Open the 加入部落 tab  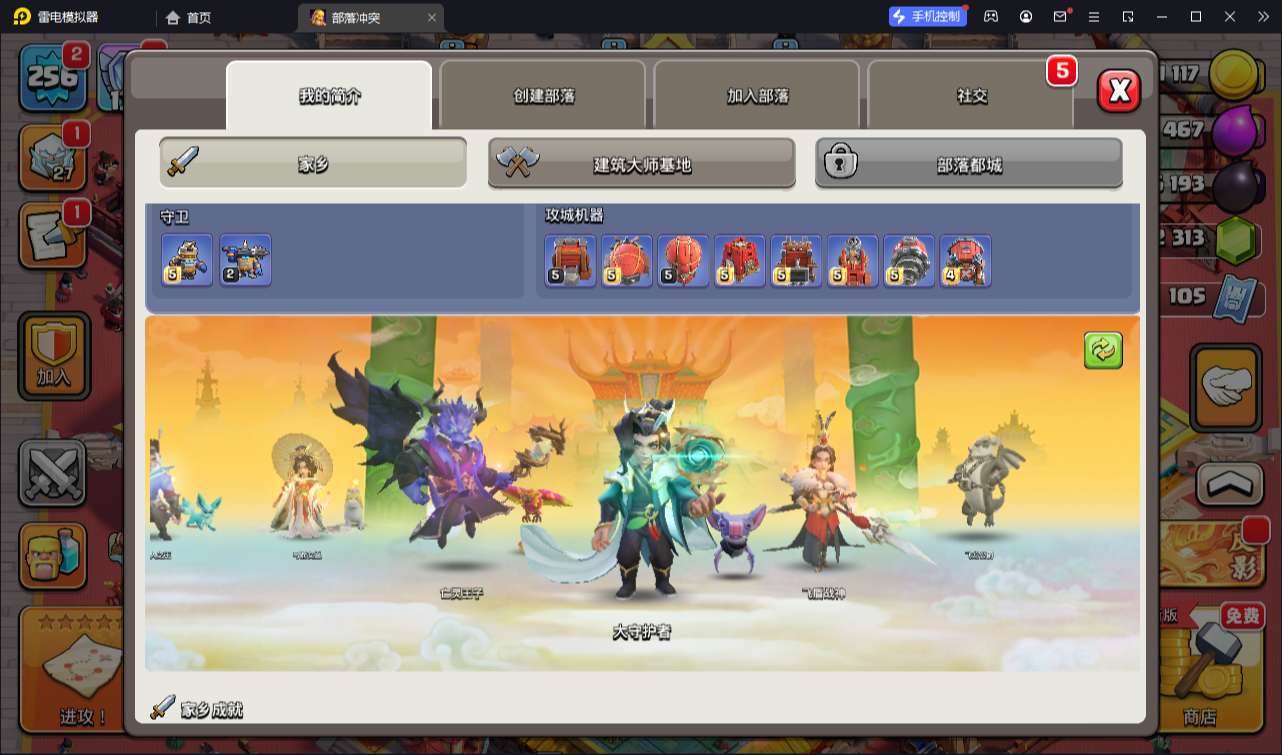[x=757, y=96]
